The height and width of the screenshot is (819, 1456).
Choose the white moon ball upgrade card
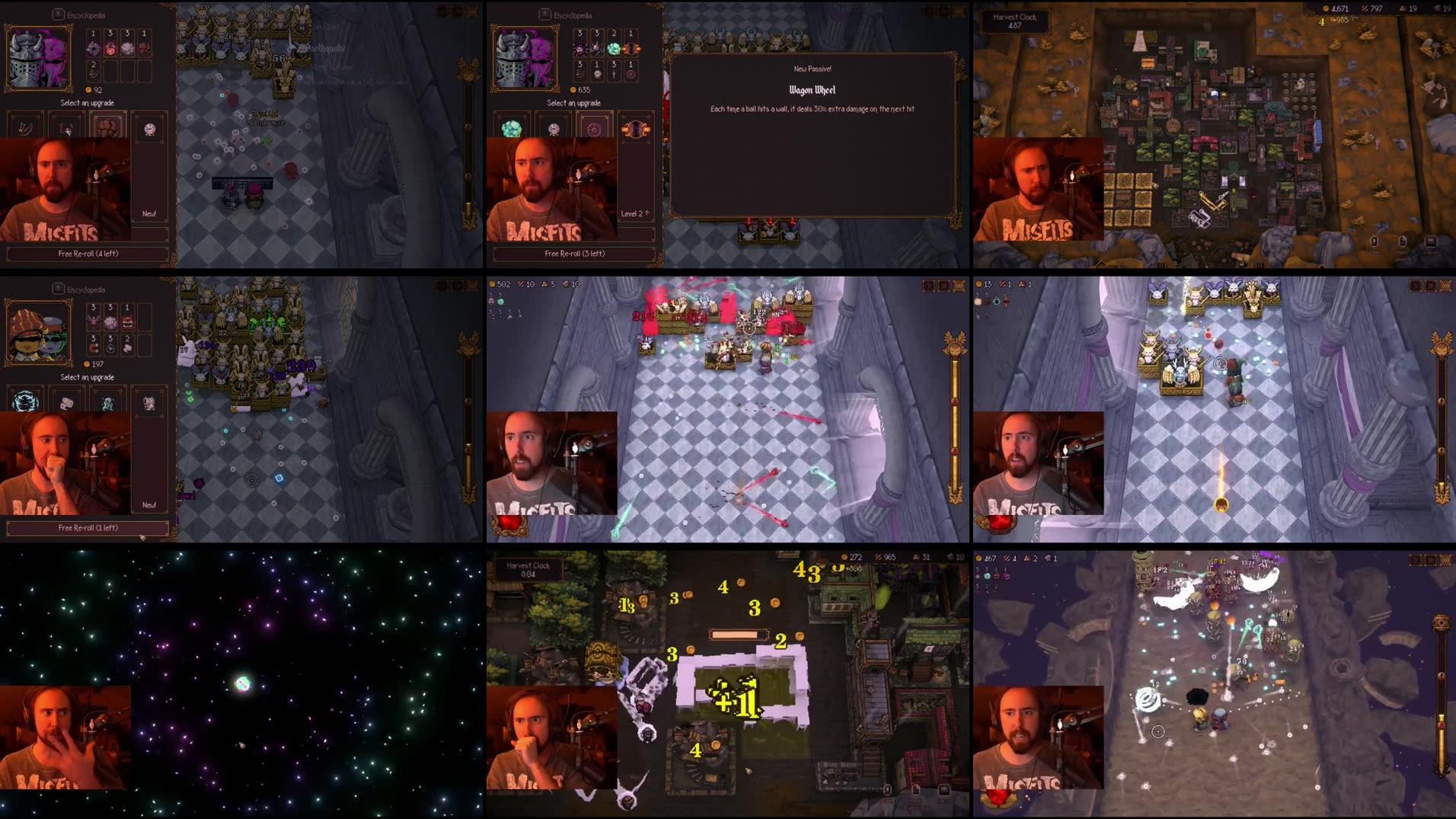554,128
